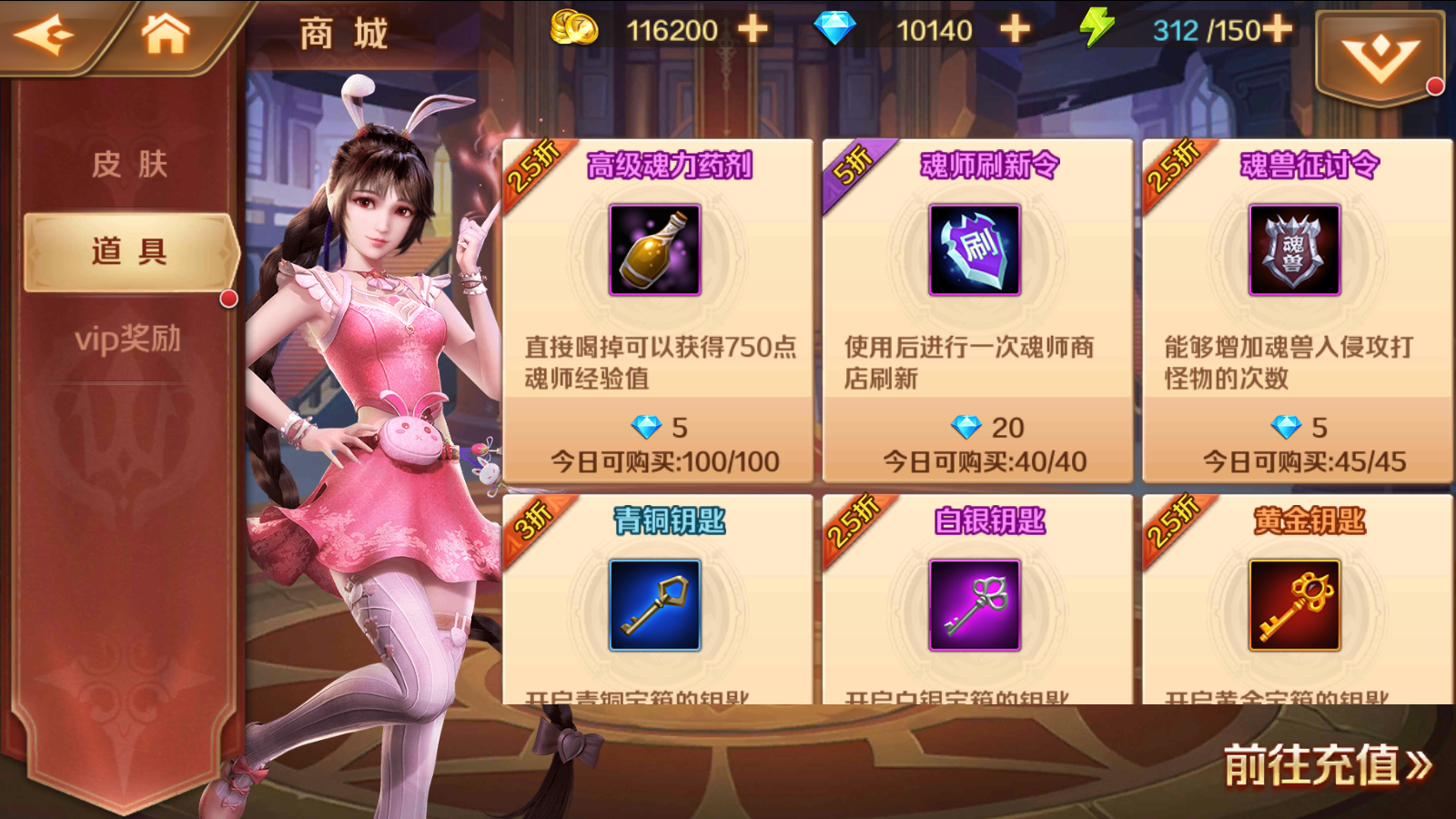Go to recharge via 前往充值
The image size is (1456, 819).
[x=1327, y=764]
